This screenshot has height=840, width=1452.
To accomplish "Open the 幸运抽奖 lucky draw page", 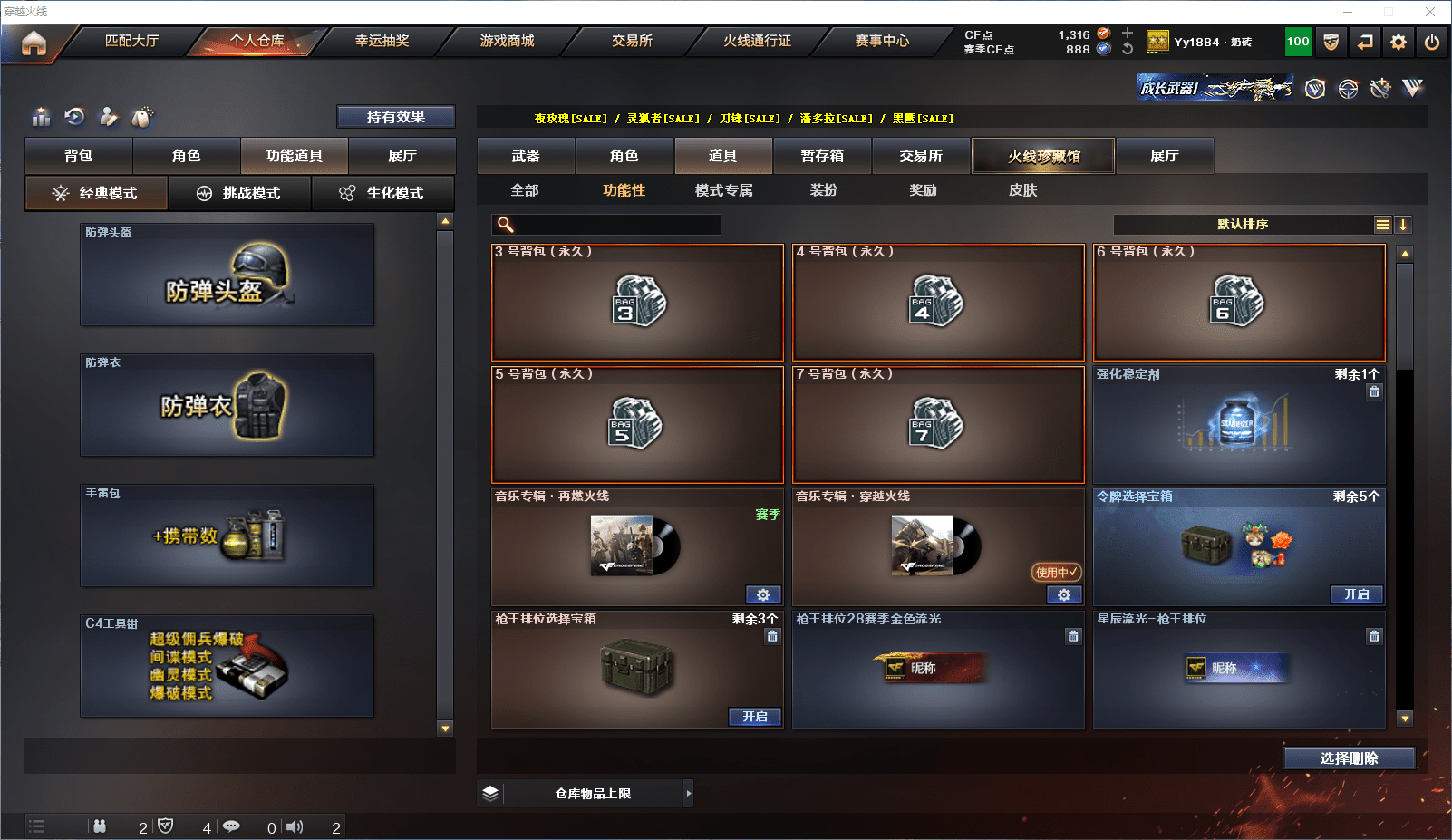I will [382, 41].
